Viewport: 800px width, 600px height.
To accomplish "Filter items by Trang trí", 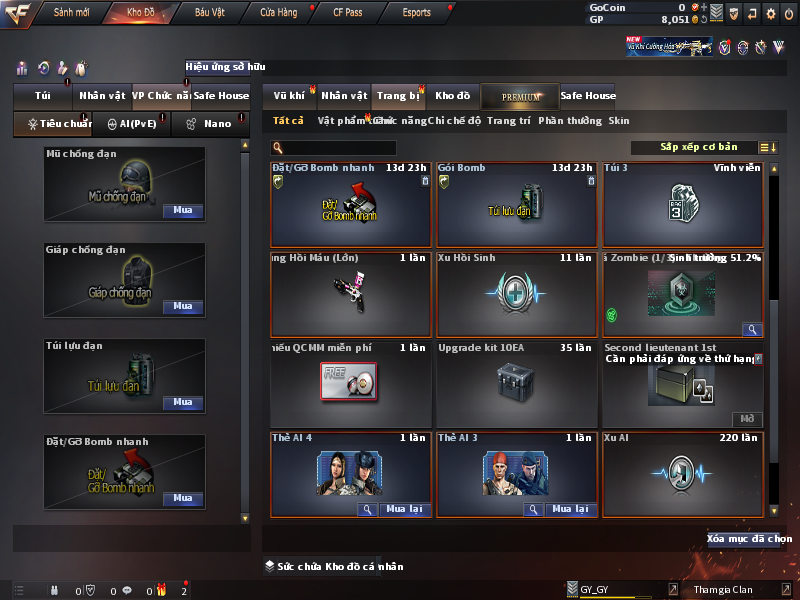I will pos(509,121).
